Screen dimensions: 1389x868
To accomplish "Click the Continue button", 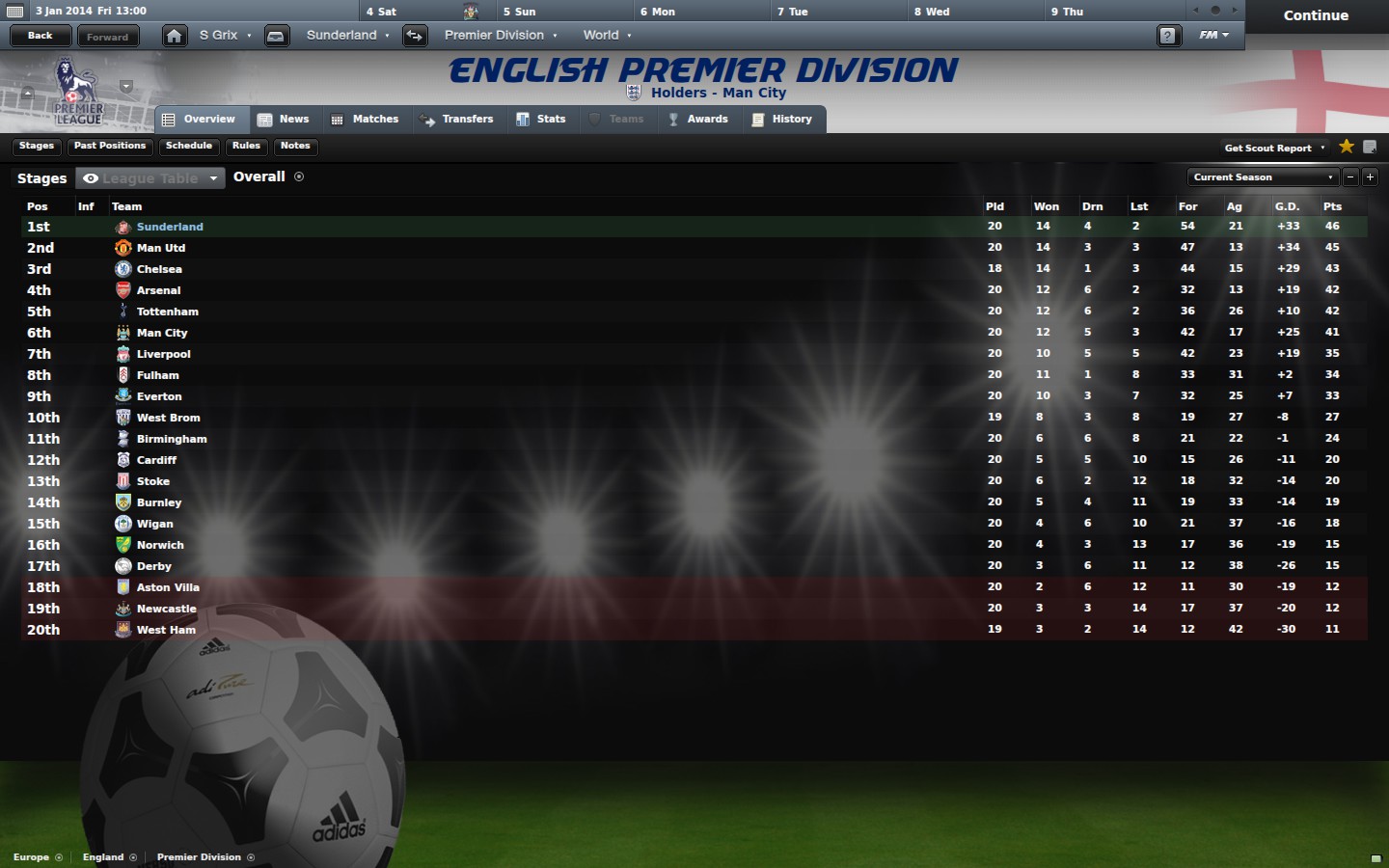I will click(1316, 15).
